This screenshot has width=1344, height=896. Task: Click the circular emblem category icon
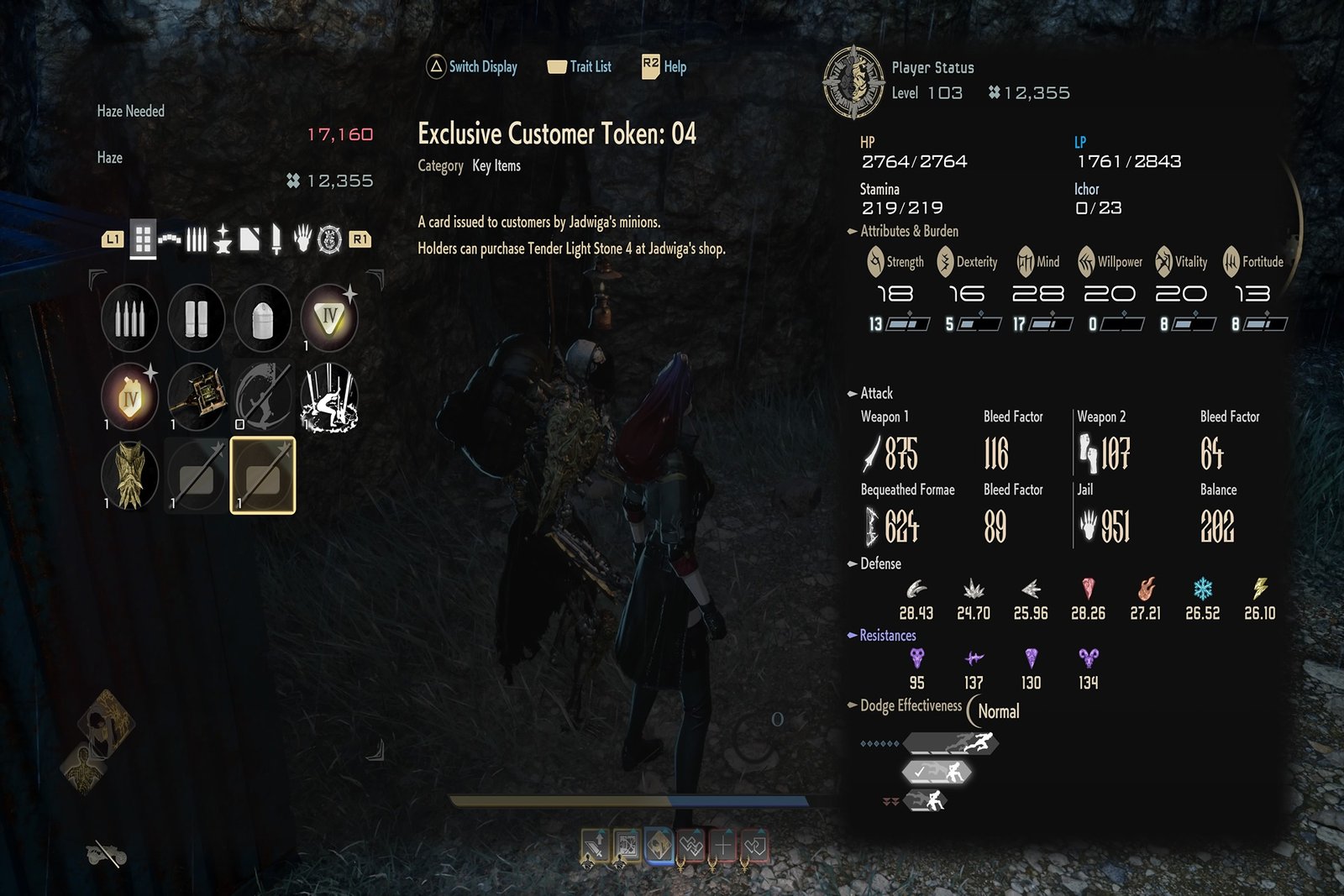tap(329, 239)
